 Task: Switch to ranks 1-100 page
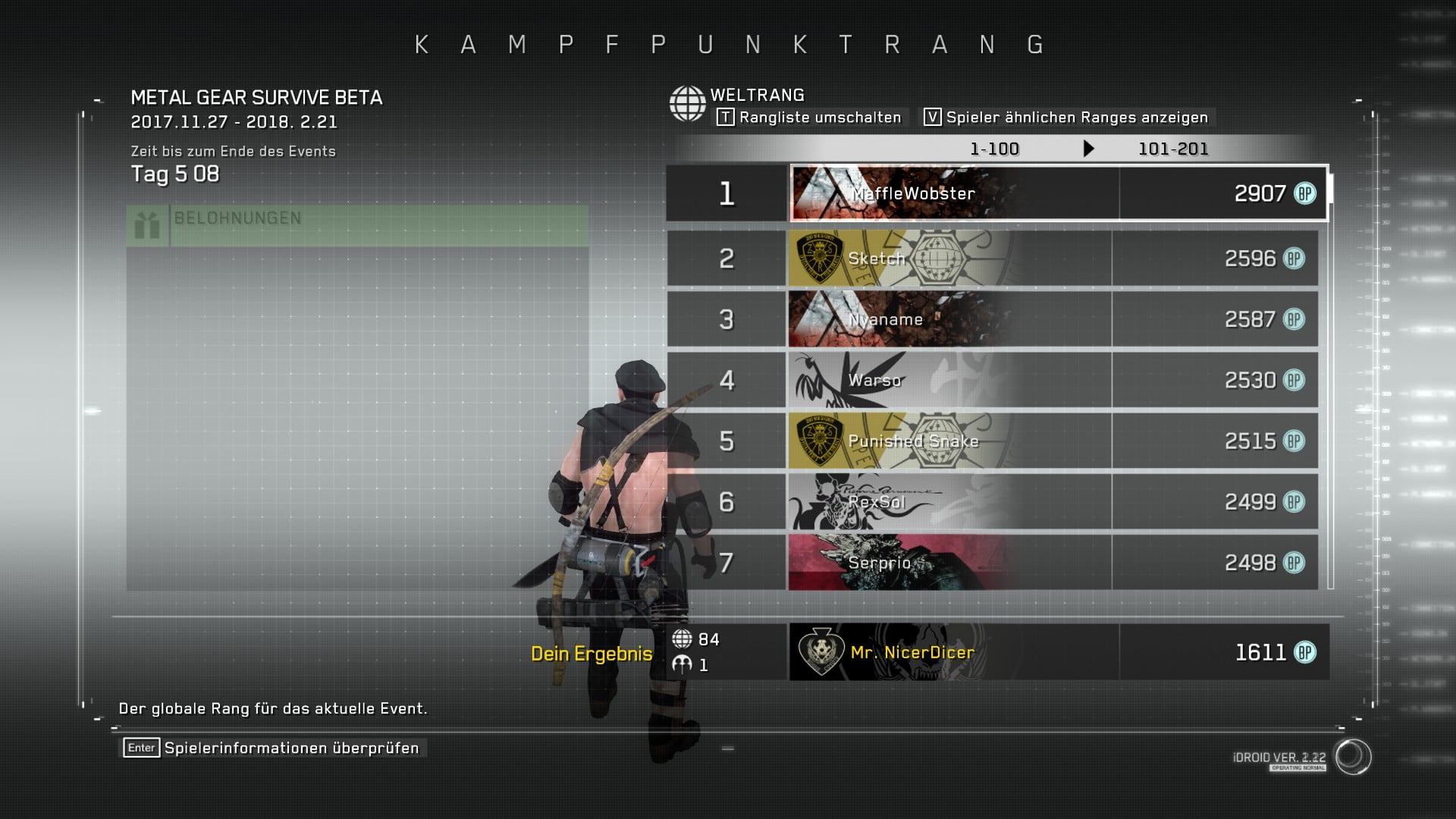[x=994, y=149]
